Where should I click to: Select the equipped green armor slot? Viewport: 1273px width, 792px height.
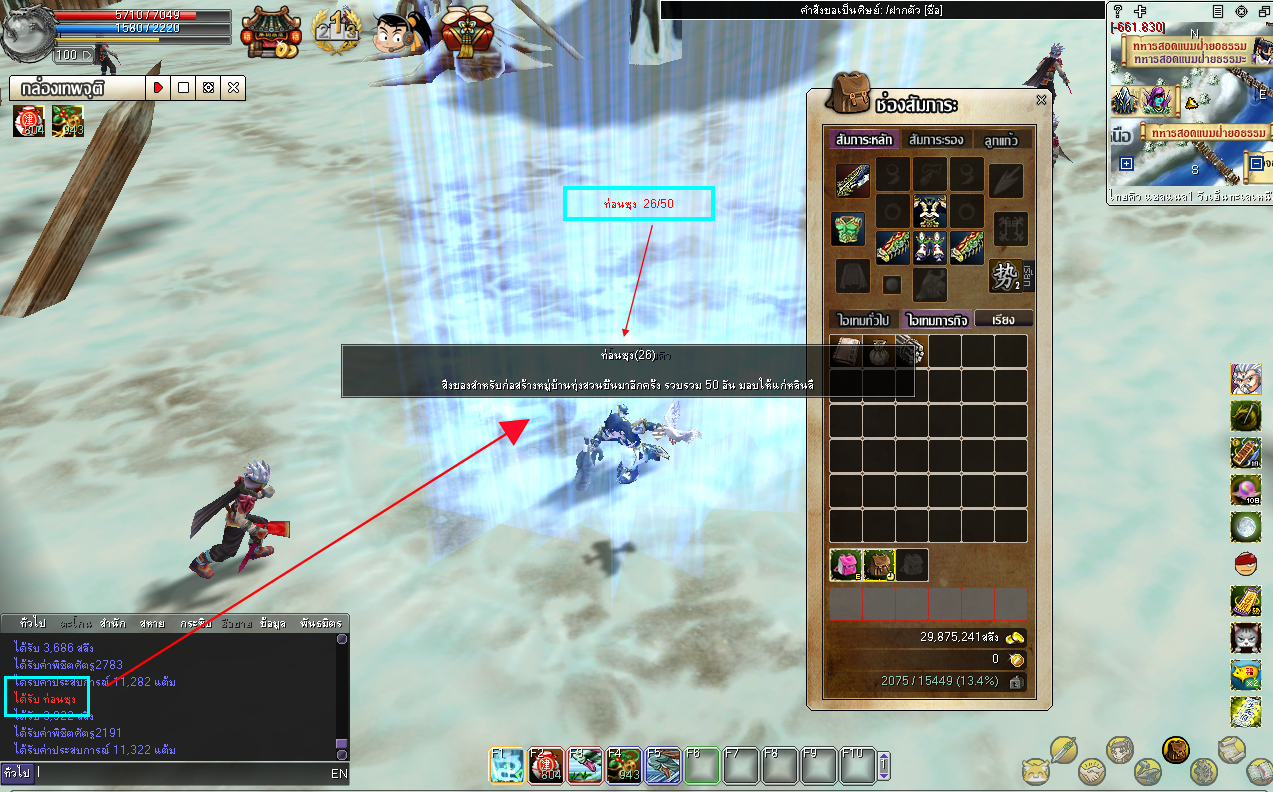tap(849, 229)
